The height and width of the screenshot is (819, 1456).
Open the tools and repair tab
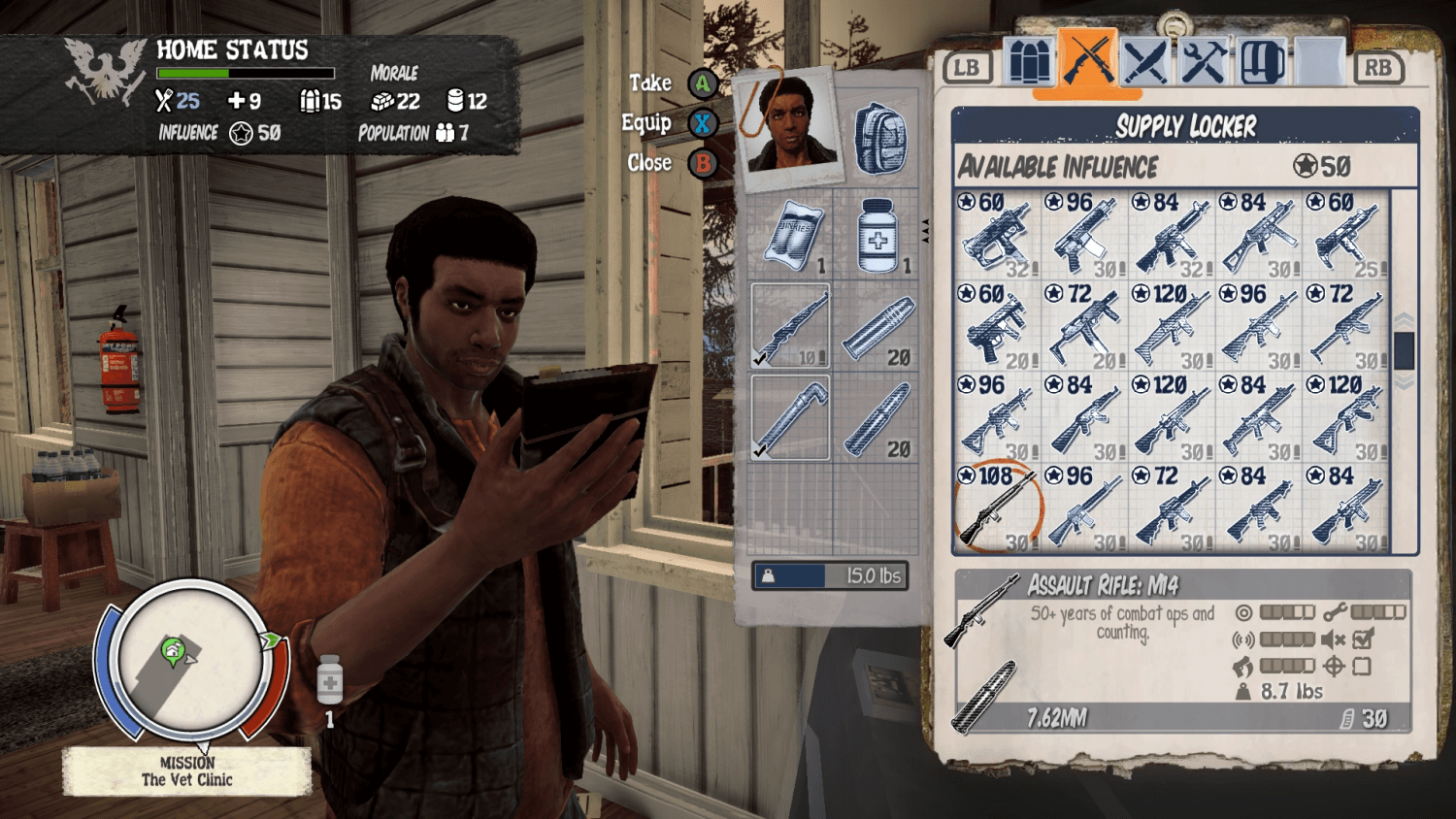pyautogui.click(x=1204, y=60)
